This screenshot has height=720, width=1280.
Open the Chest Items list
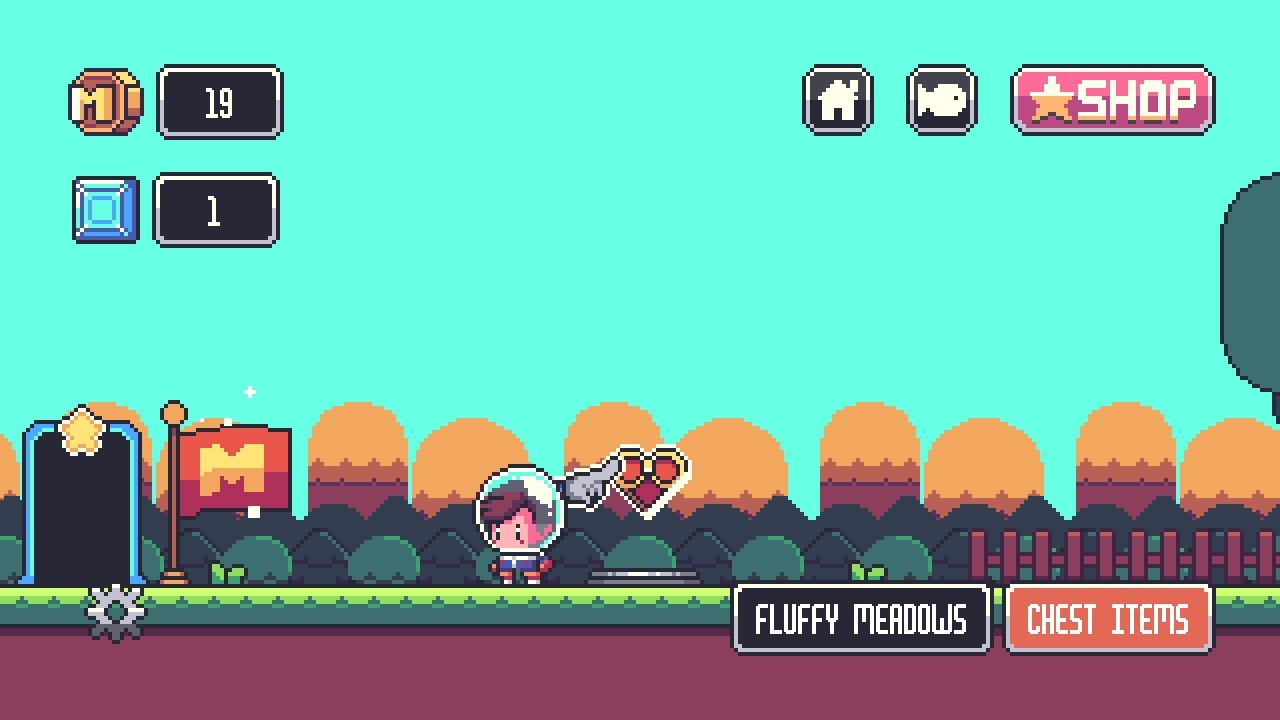pyautogui.click(x=1109, y=620)
